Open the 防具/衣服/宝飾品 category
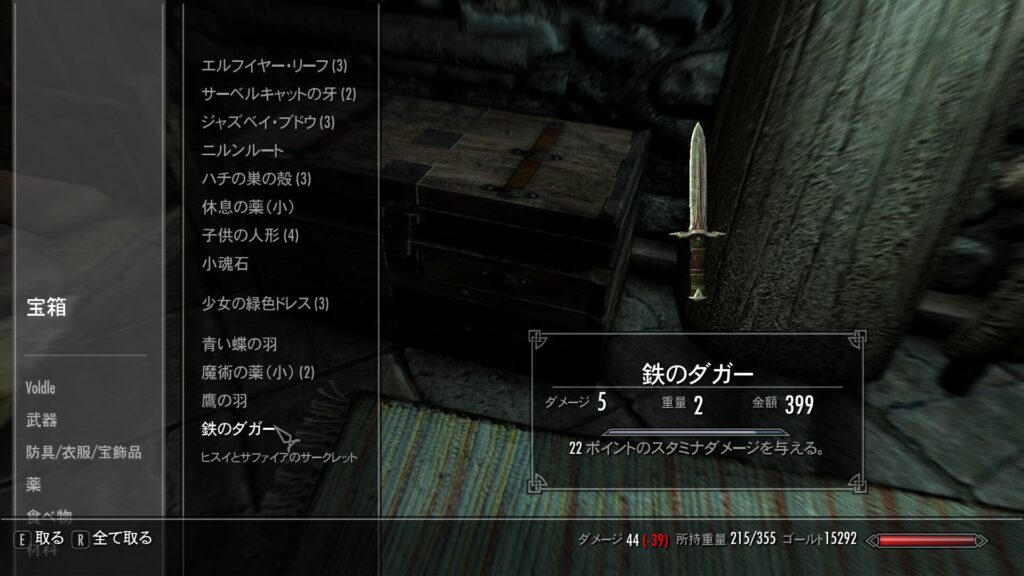 [x=84, y=452]
